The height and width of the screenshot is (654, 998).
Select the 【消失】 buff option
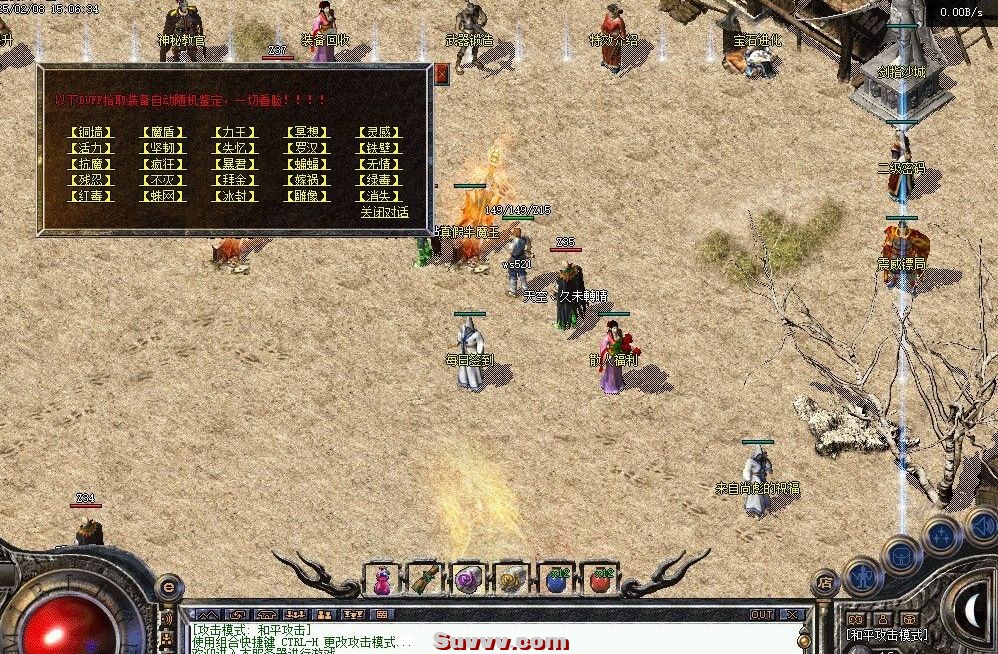pyautogui.click(x=378, y=196)
